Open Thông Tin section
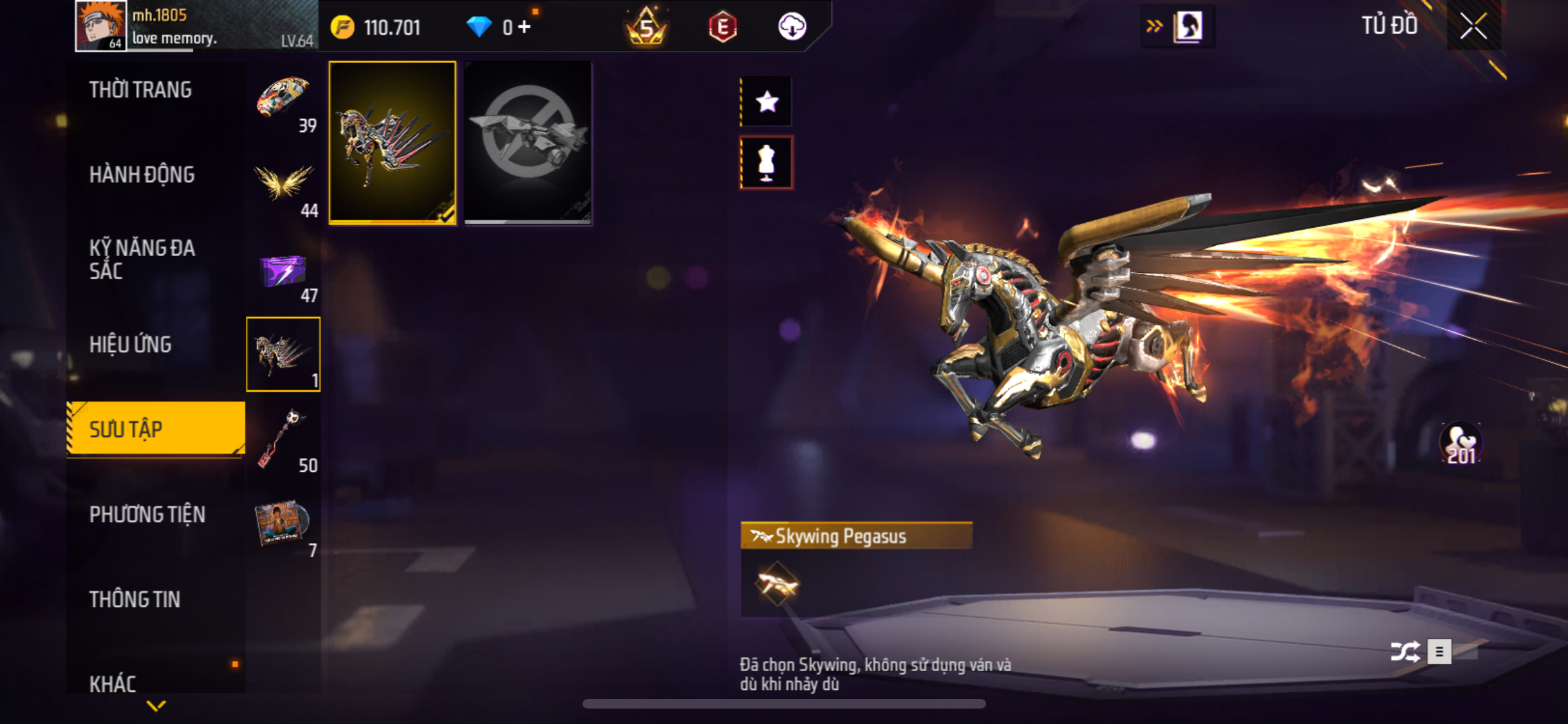This screenshot has width=1568, height=724. pyautogui.click(x=135, y=600)
